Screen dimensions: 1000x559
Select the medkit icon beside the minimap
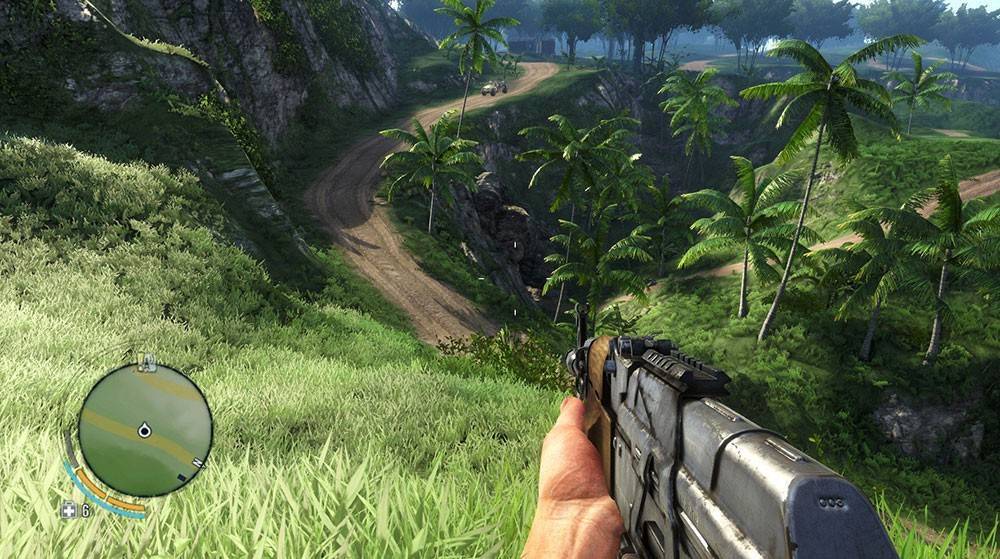68,509
